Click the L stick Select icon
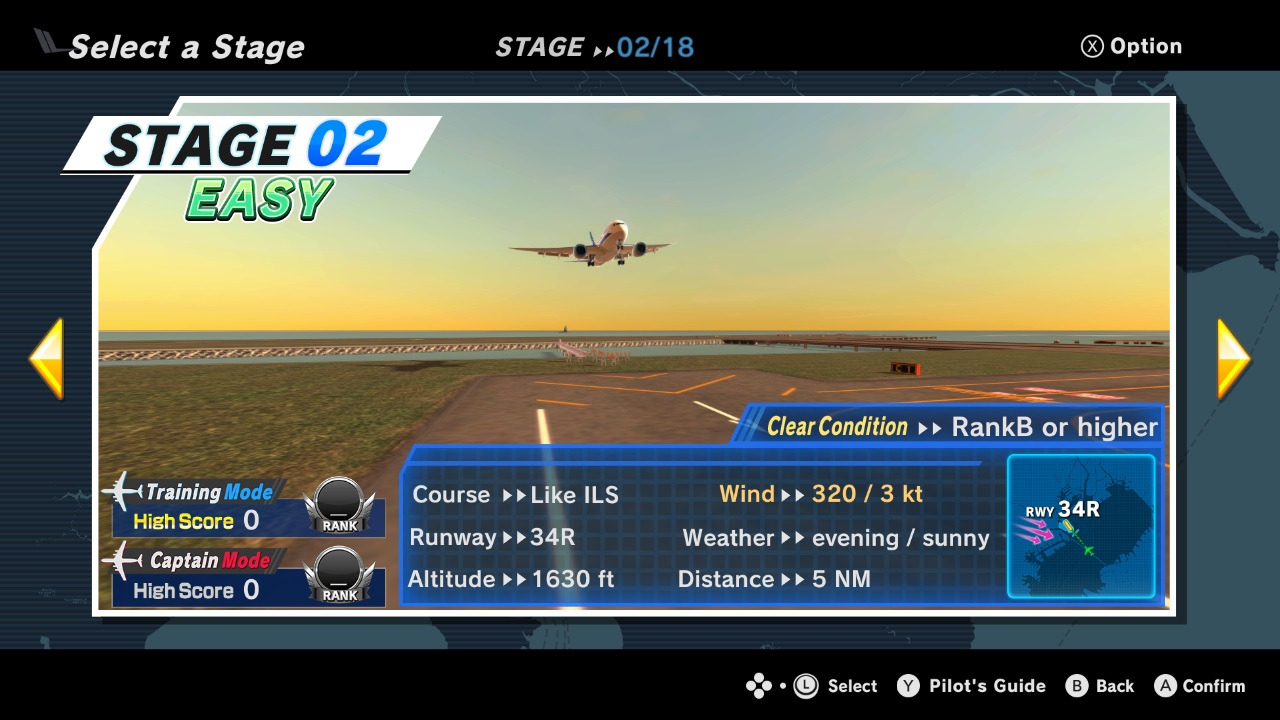Viewport: 1280px width, 720px height. point(806,686)
